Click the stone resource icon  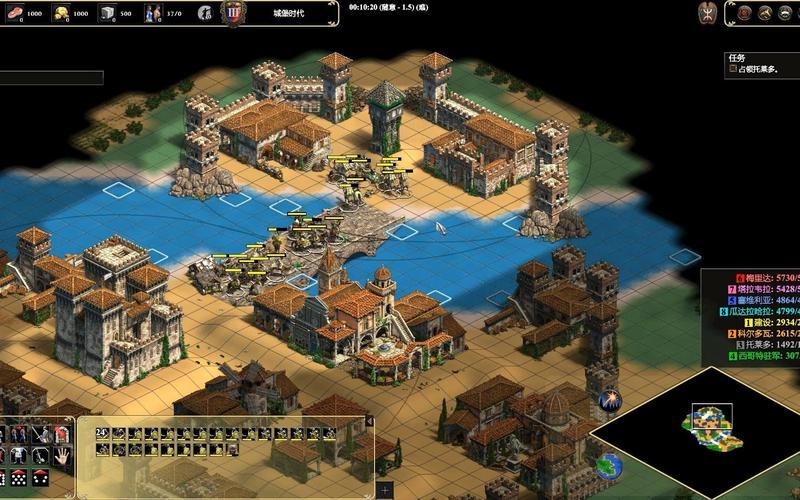pyautogui.click(x=108, y=13)
